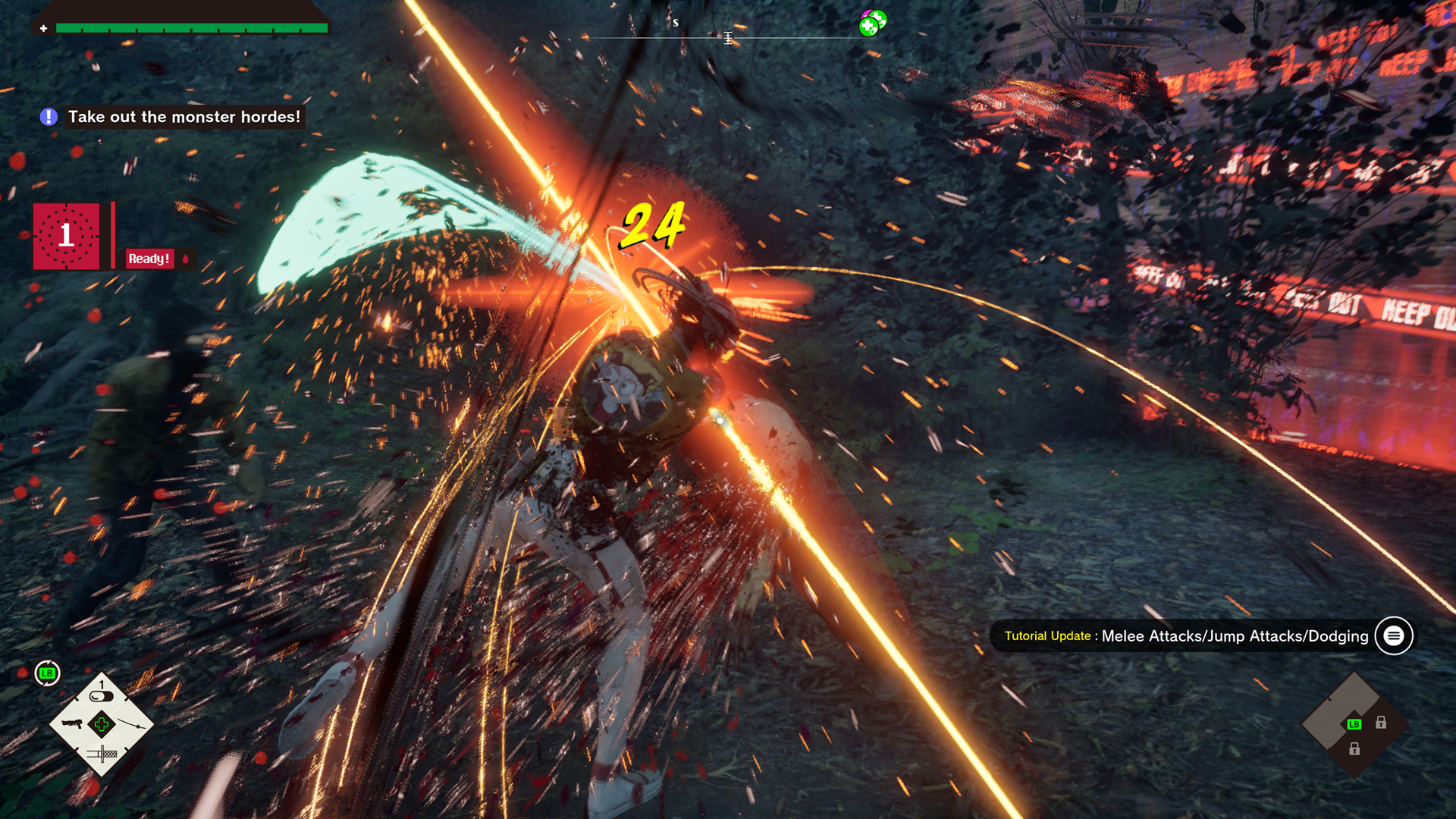Screen dimensions: 1456x819
Task: Select the gun slot in weapon wheel
Action: tap(72, 723)
